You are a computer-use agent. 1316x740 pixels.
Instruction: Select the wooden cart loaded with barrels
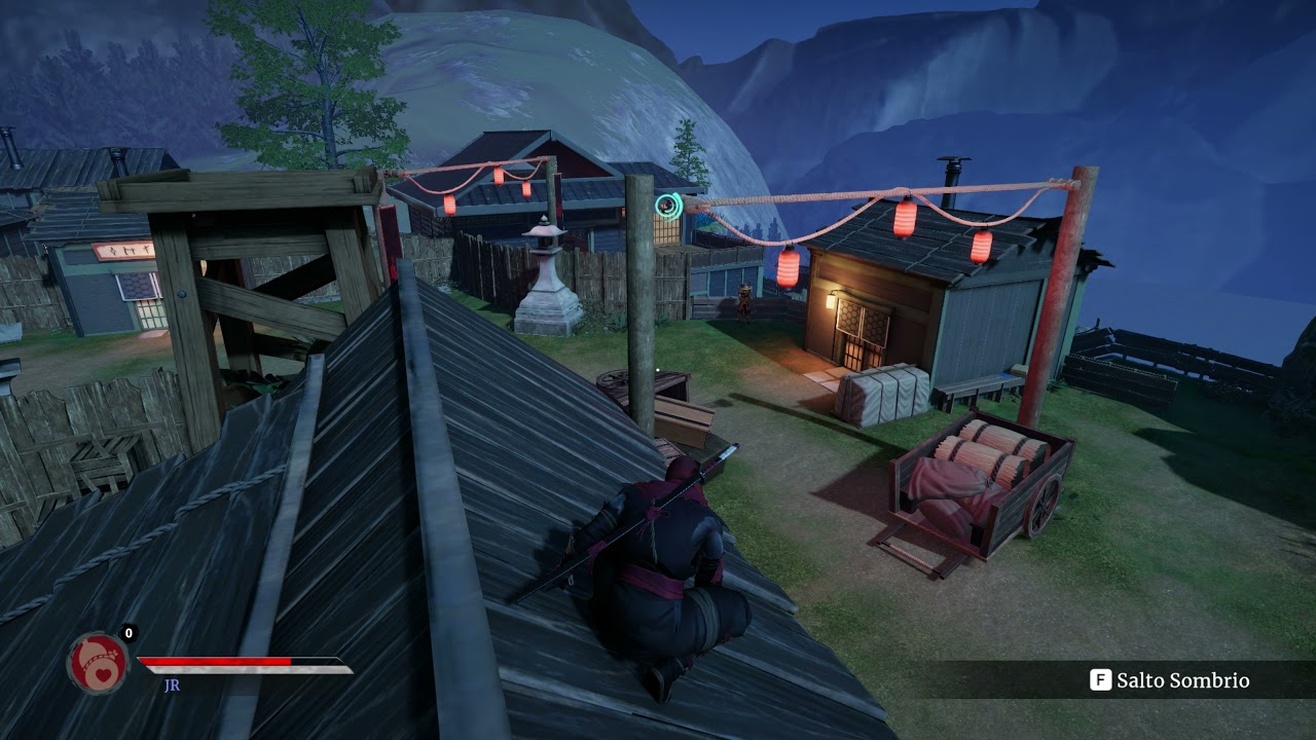[975, 480]
